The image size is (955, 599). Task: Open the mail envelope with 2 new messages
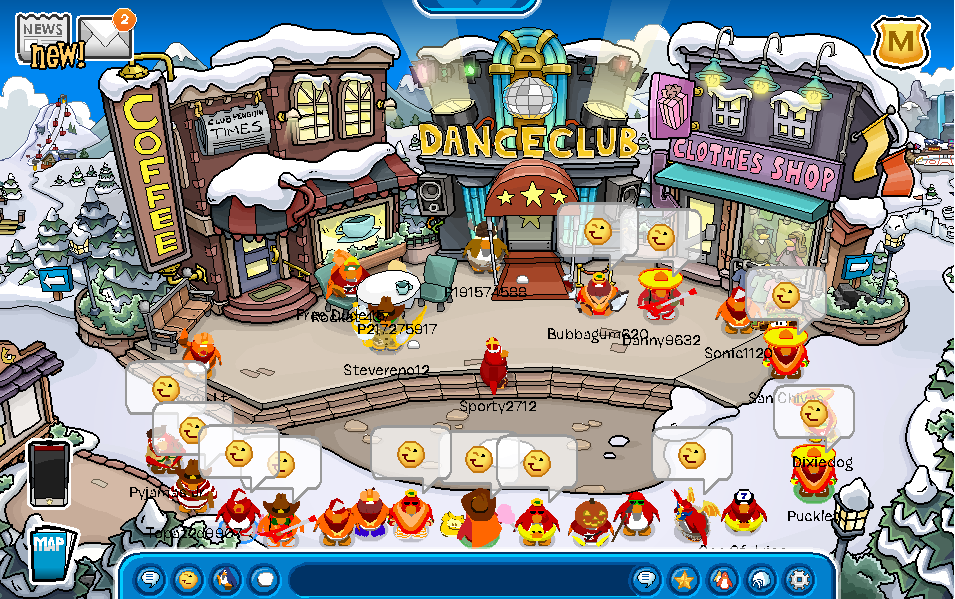pyautogui.click(x=105, y=38)
